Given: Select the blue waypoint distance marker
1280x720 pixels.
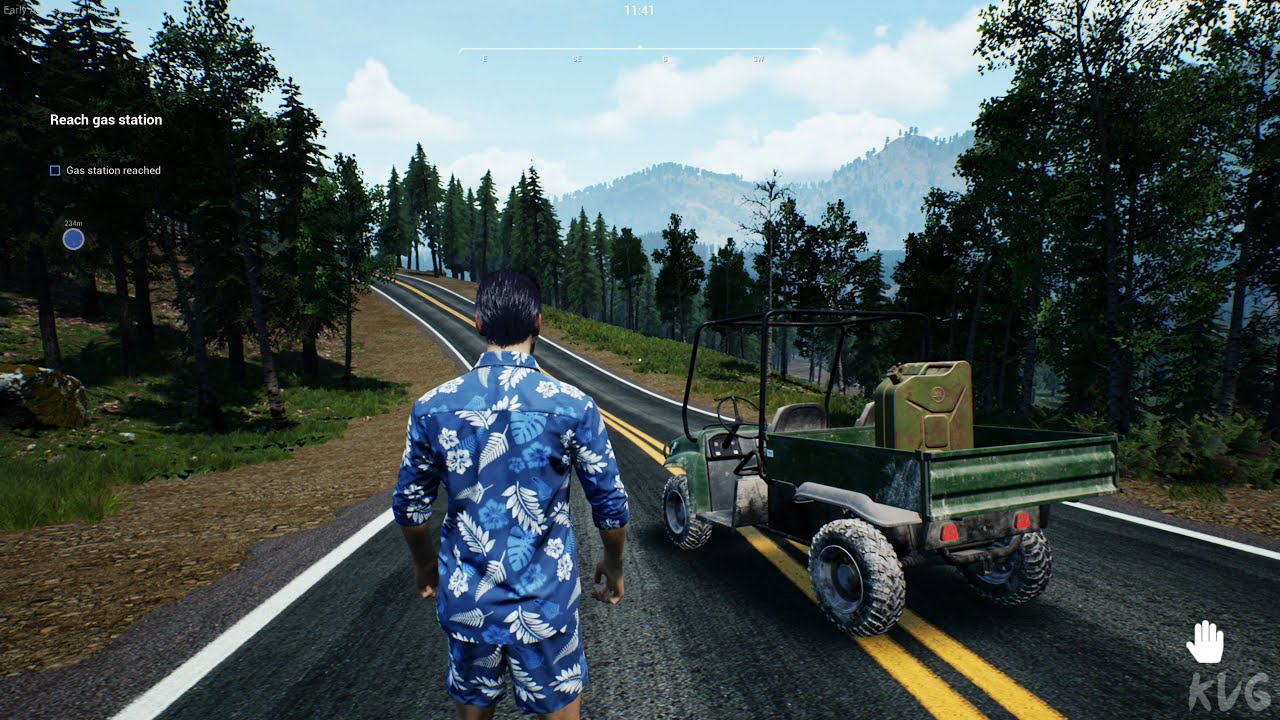Looking at the screenshot, I should tap(73, 239).
